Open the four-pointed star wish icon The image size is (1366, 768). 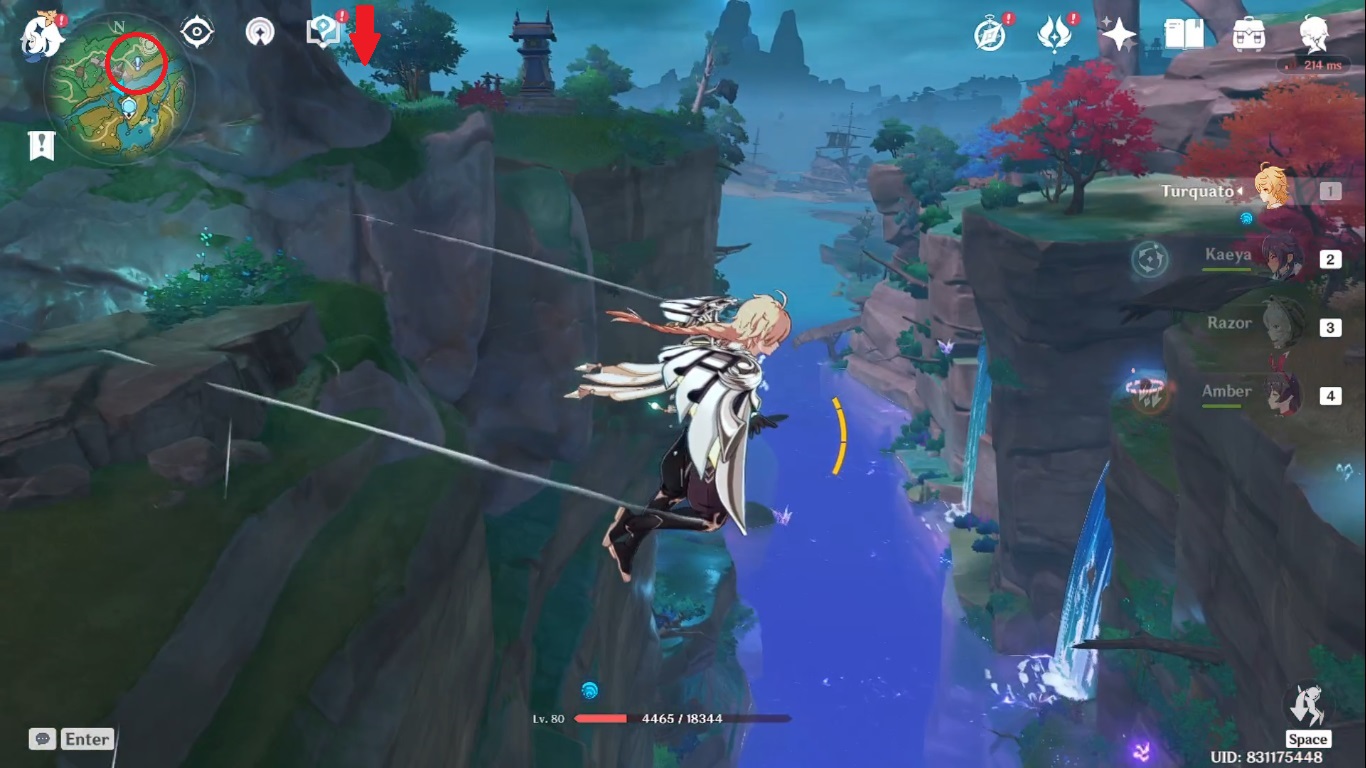coord(1118,36)
